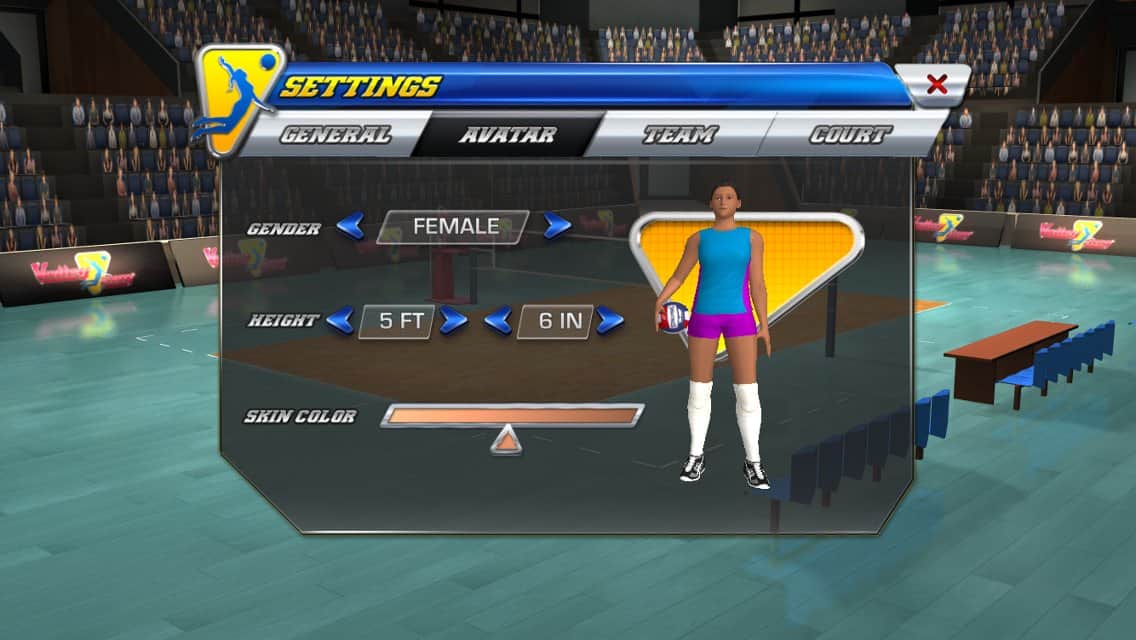Increase the height feet value

pyautogui.click(x=453, y=320)
